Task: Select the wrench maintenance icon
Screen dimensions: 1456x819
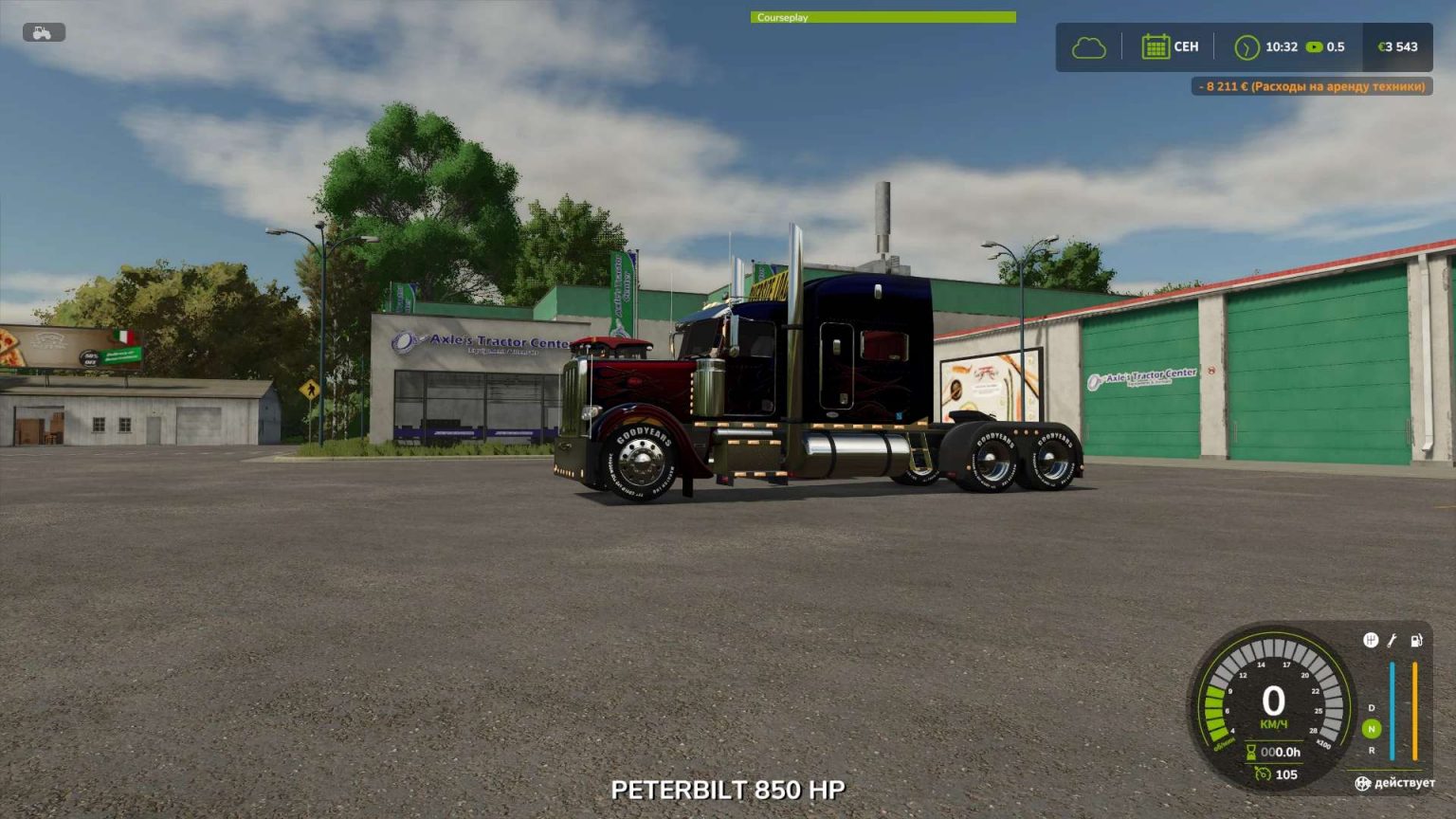Action: click(x=1392, y=641)
